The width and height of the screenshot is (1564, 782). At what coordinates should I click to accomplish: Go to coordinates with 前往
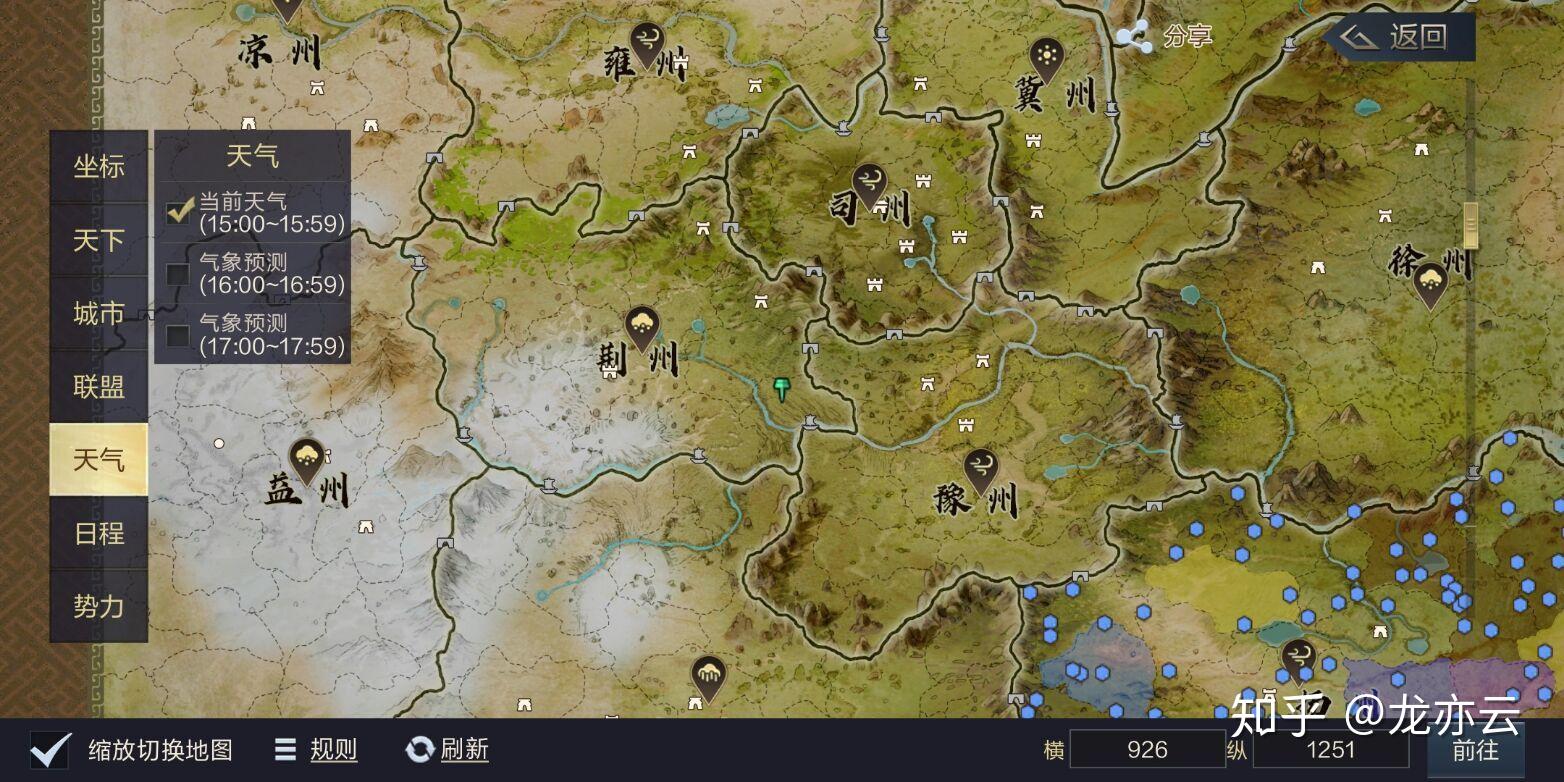tap(1475, 750)
